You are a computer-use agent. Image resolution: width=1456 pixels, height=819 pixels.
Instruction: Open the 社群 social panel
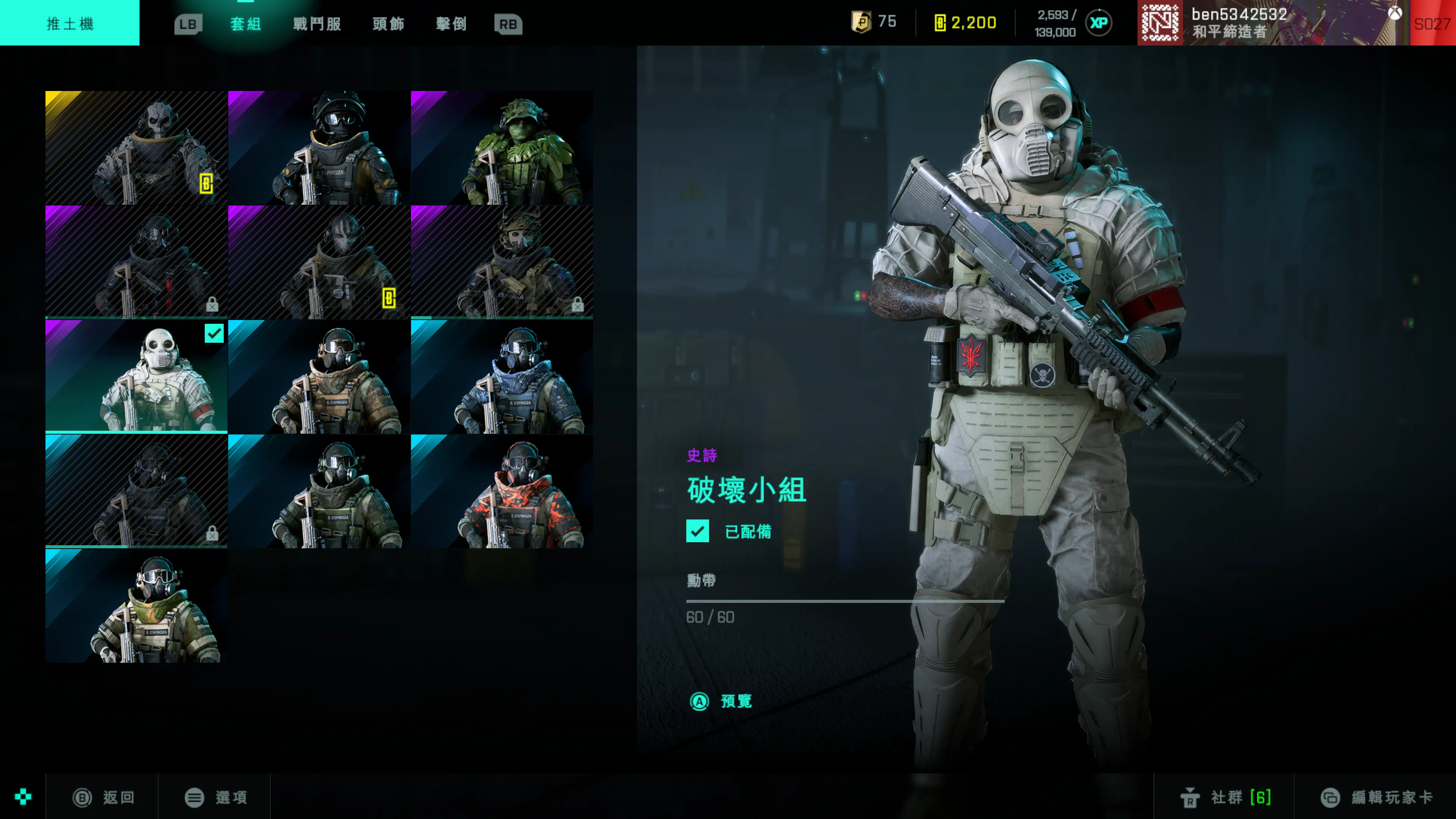(x=1225, y=797)
